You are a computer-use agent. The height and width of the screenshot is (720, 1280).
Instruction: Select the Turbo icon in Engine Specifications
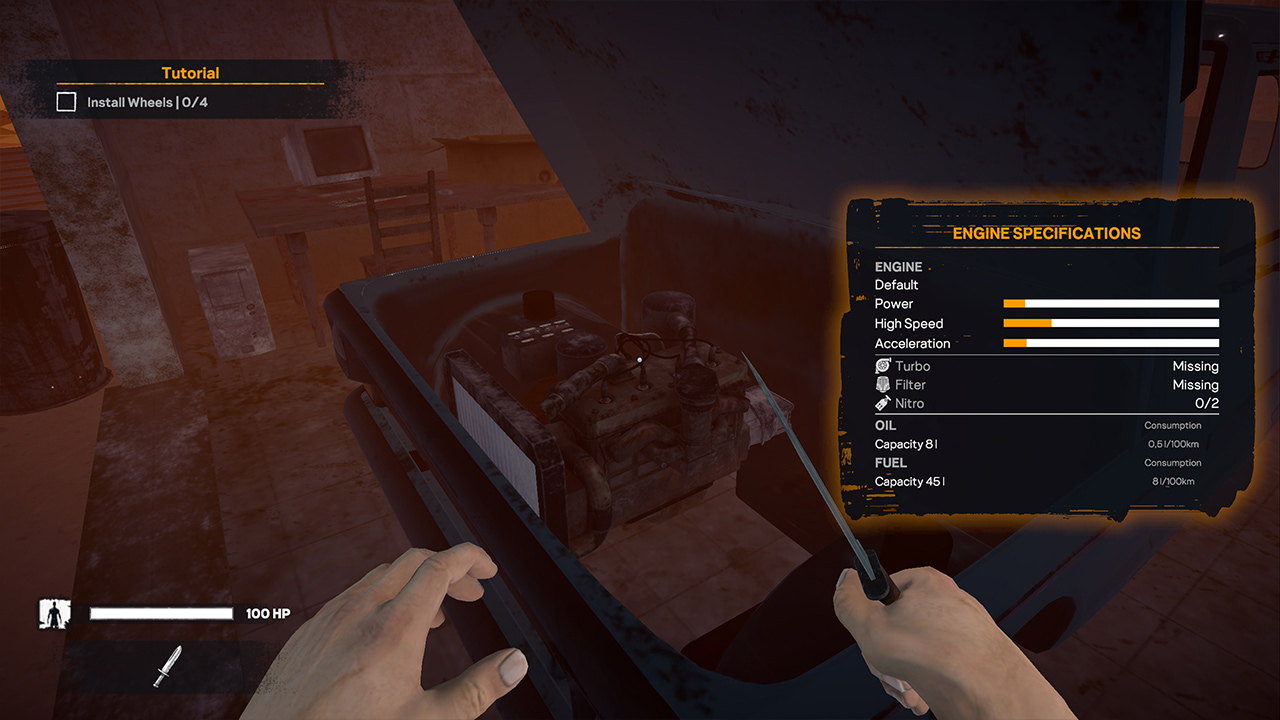click(x=881, y=366)
